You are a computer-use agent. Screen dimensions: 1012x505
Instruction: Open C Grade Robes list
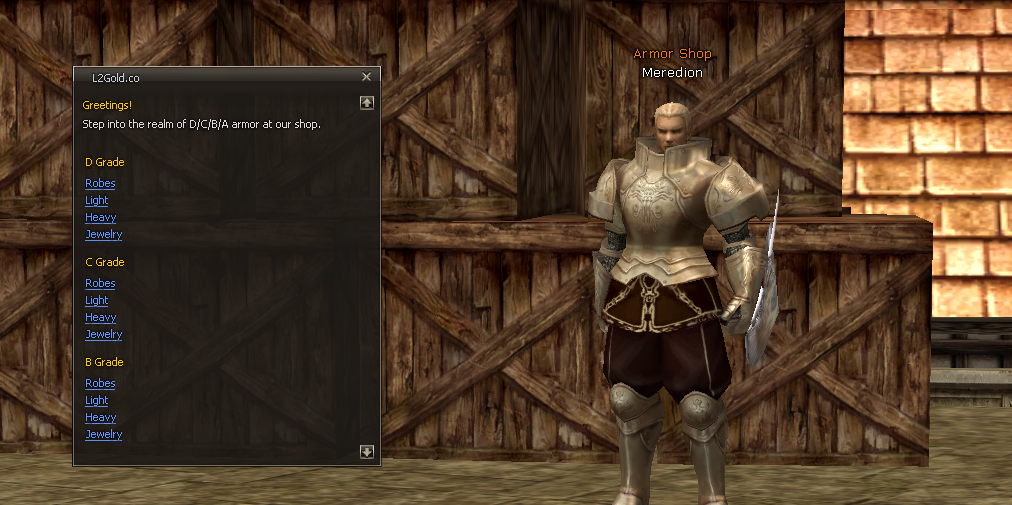[x=100, y=284]
